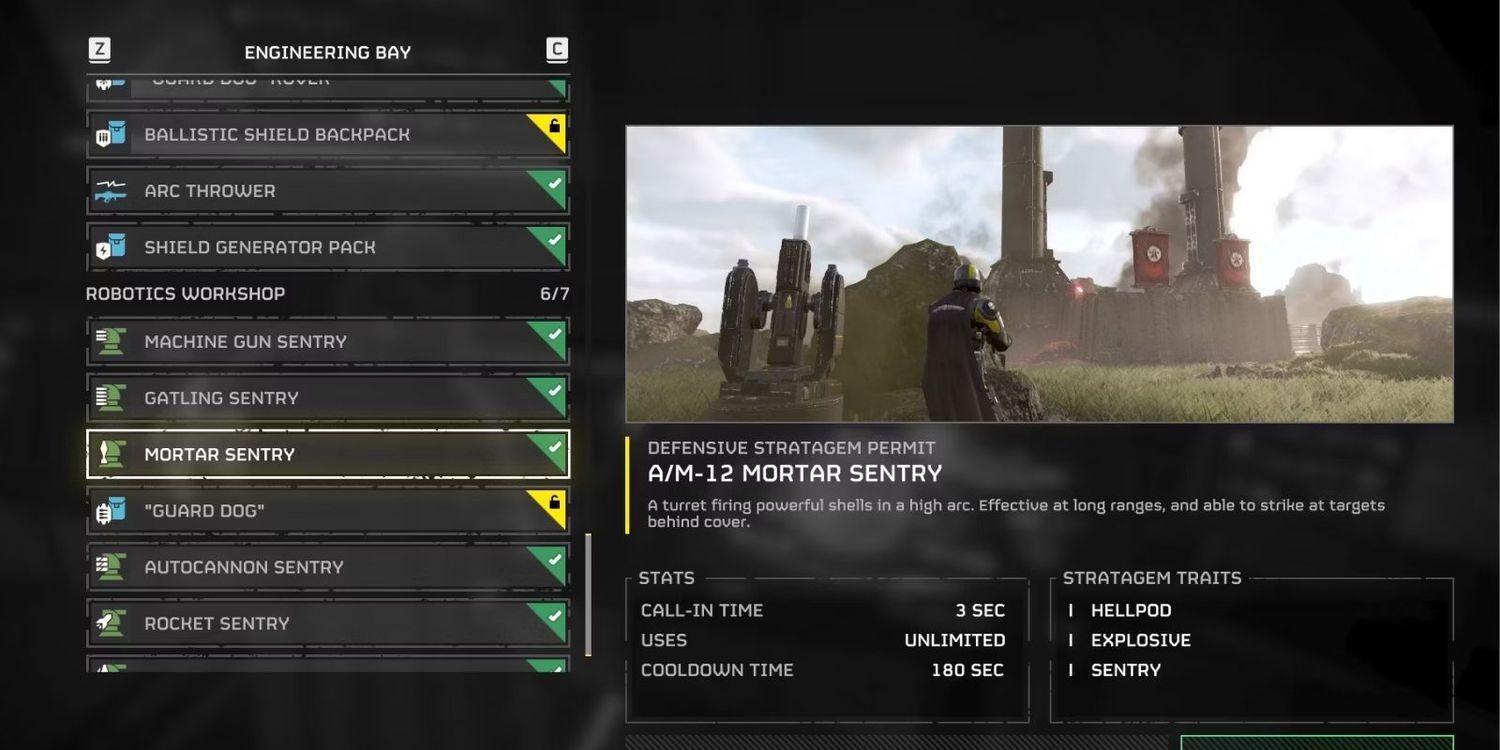Open the Gatling Sentry entry
The image size is (1500, 750).
[328, 398]
